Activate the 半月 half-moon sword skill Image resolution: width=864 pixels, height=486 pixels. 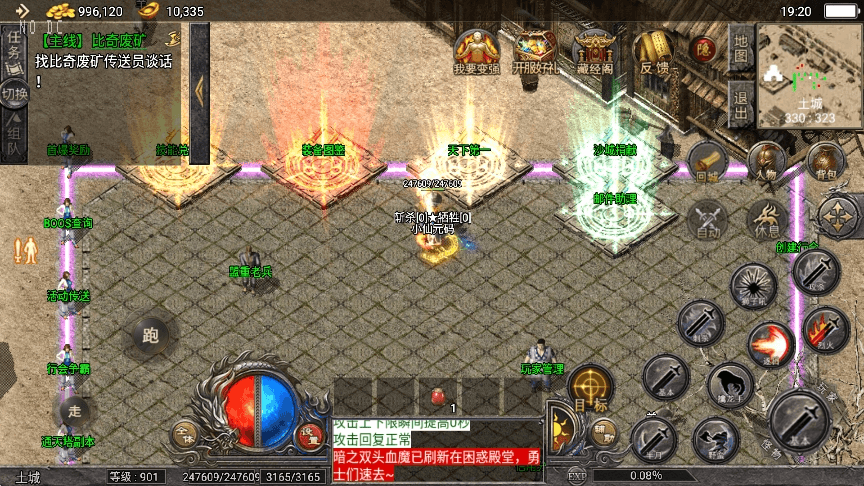pos(653,437)
